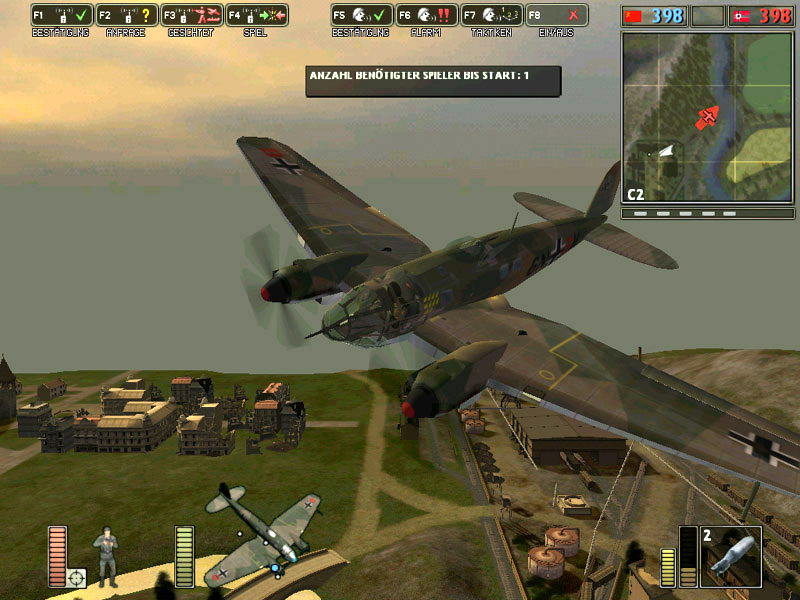Choose the F3 Gesichtet radio menu
The image size is (800, 600).
[191, 16]
